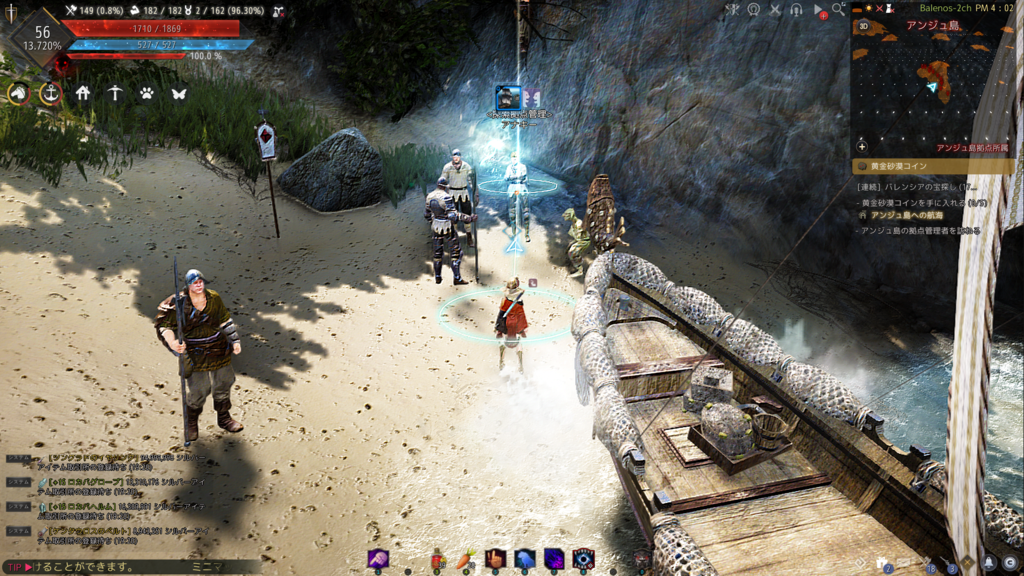Open the pet paw icon
This screenshot has width=1024, height=576.
(147, 93)
